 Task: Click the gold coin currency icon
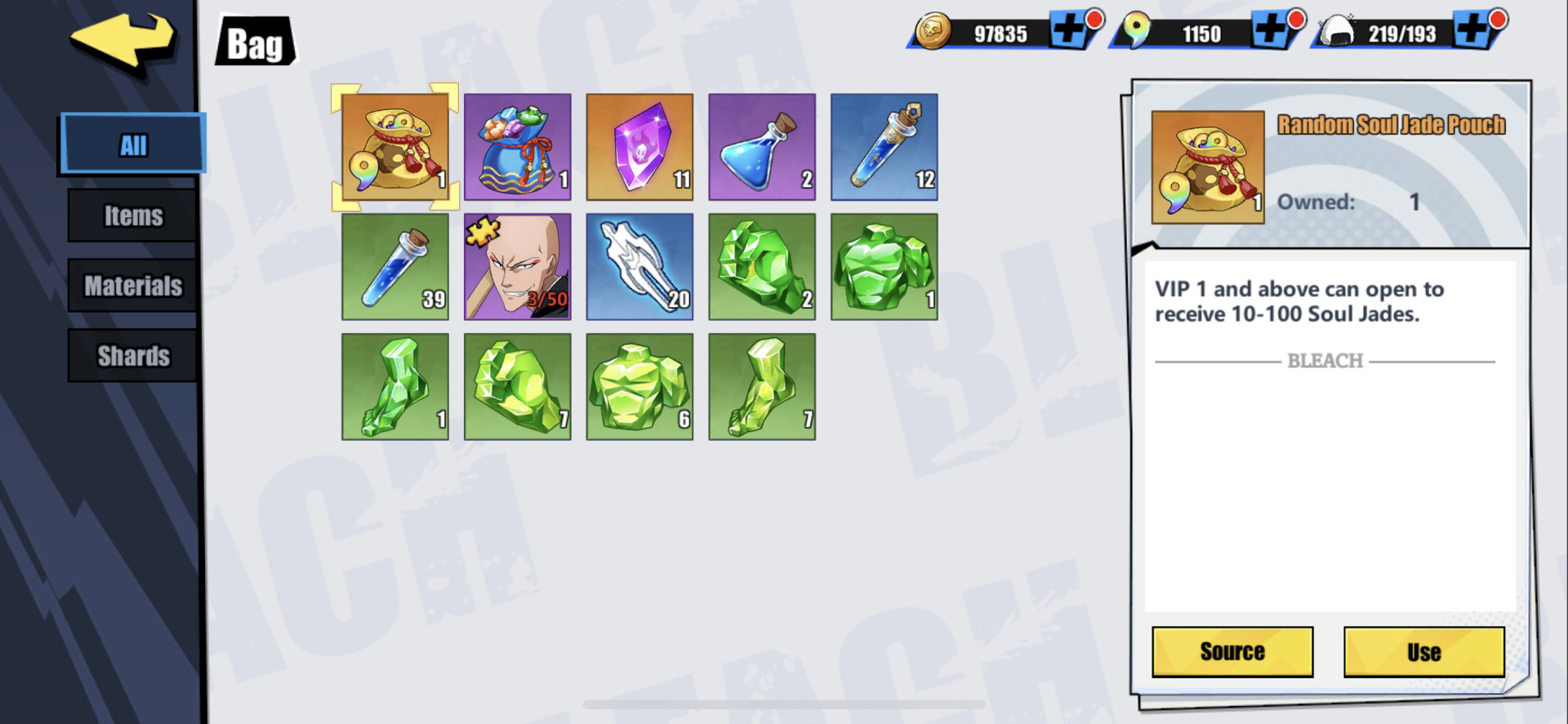932,33
